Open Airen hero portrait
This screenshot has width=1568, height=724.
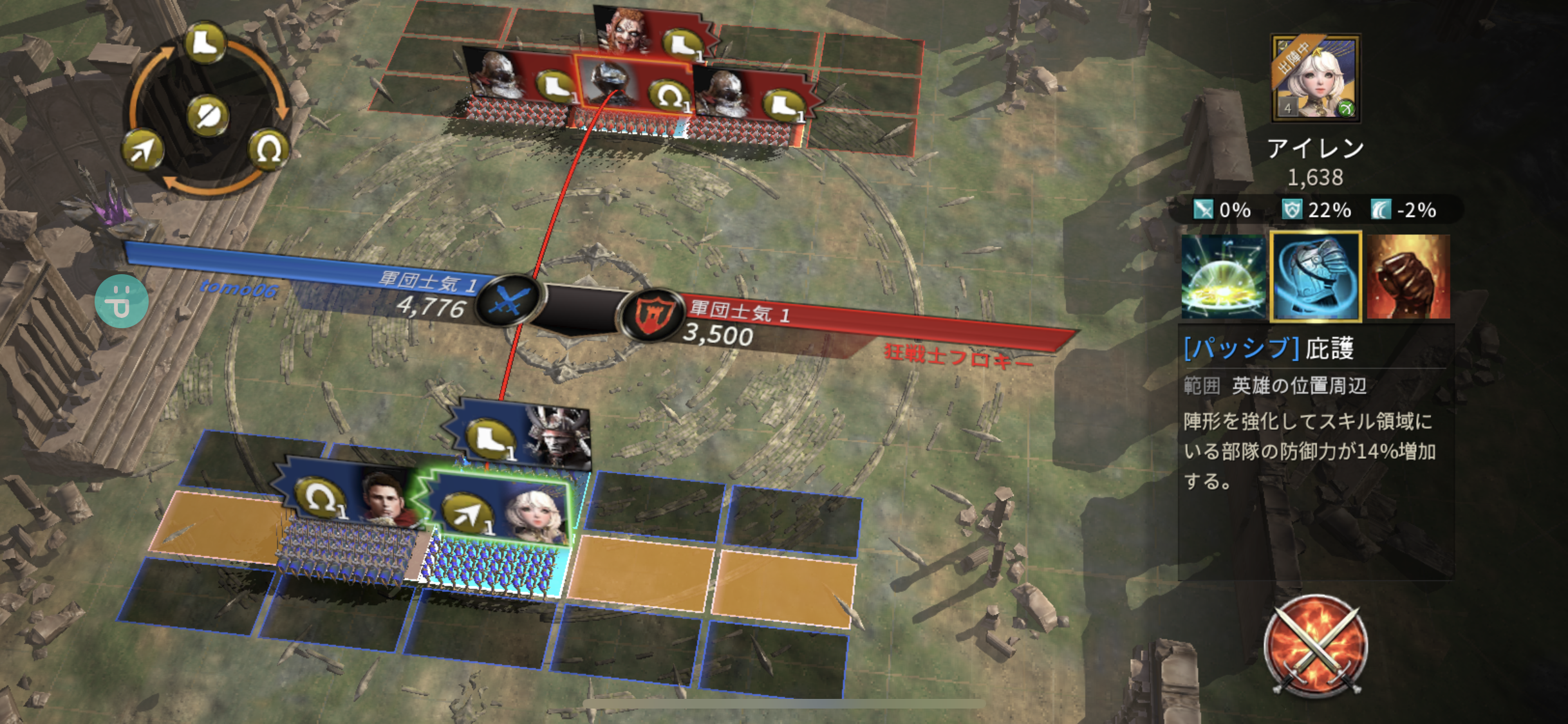click(1316, 78)
